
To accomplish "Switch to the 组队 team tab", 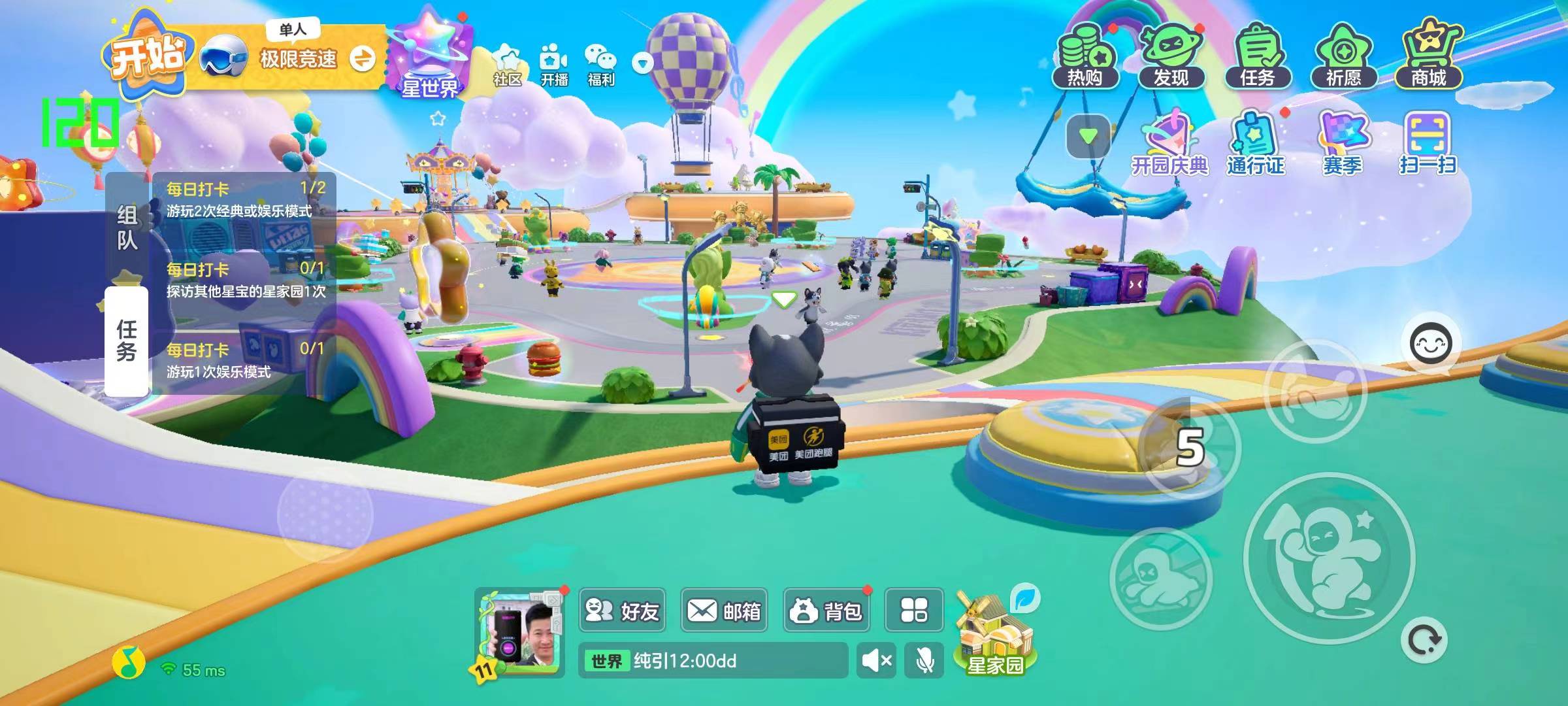I will tap(127, 227).
